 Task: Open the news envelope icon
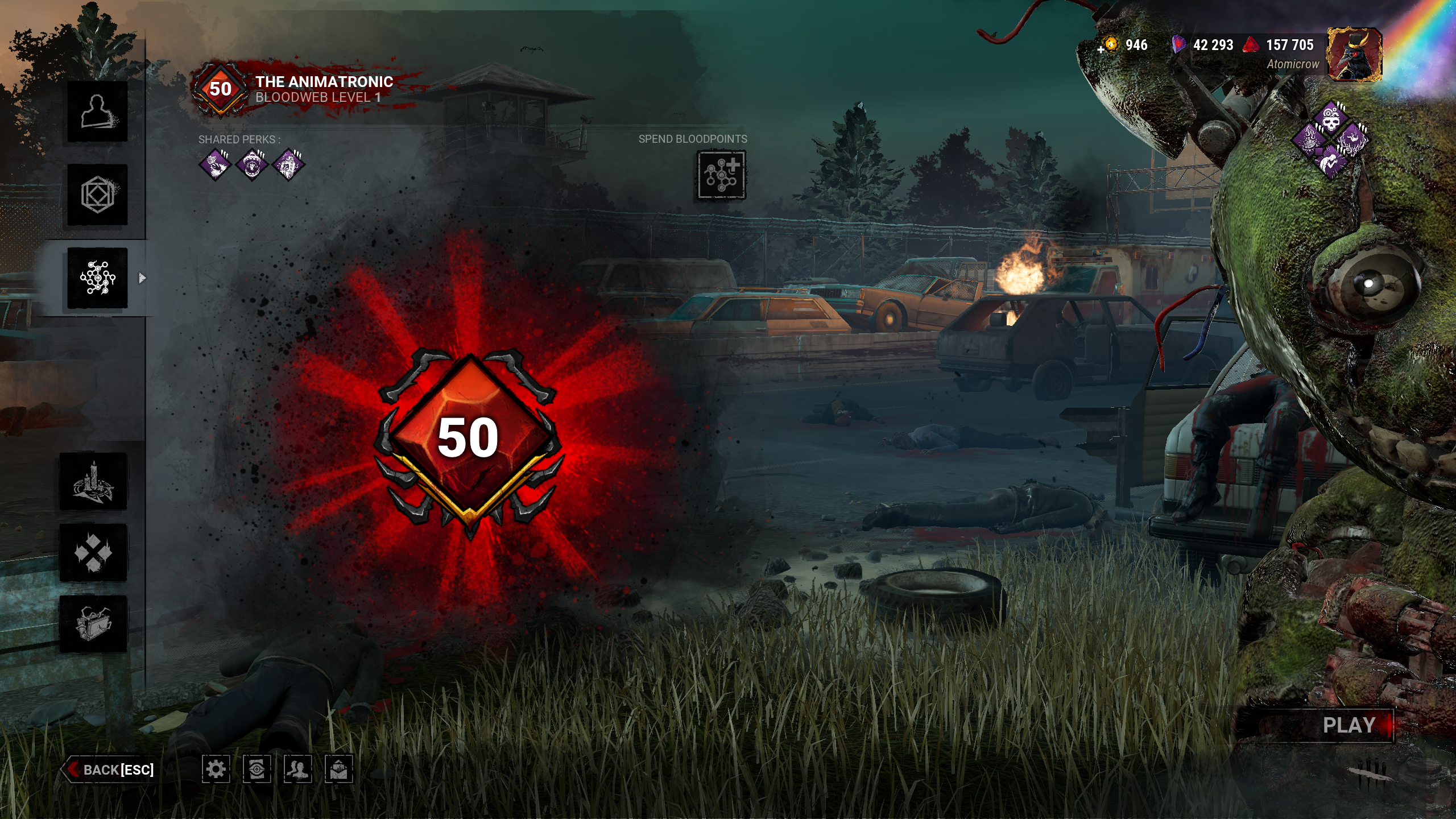click(338, 770)
